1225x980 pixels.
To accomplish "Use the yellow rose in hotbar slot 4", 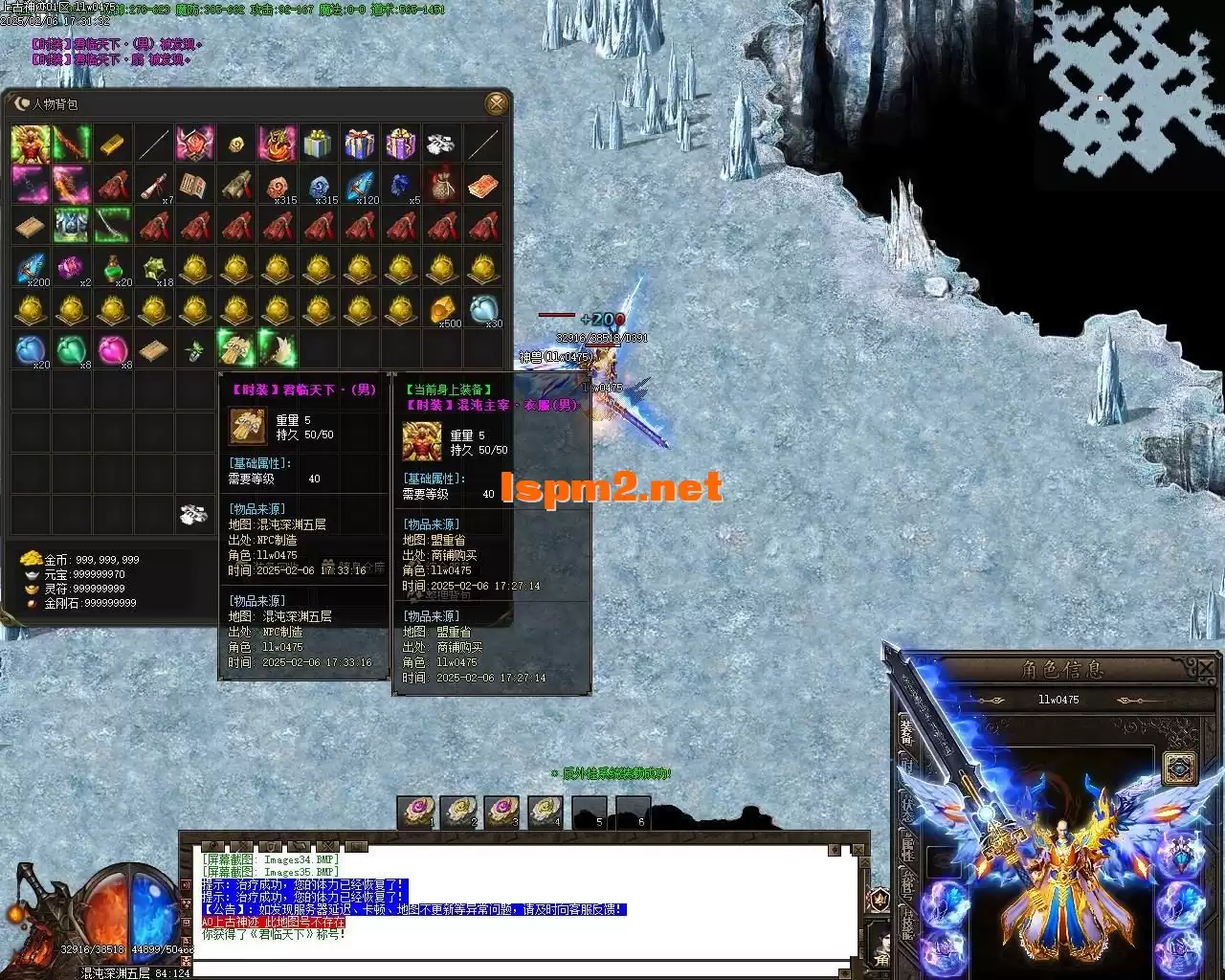I will pyautogui.click(x=545, y=812).
